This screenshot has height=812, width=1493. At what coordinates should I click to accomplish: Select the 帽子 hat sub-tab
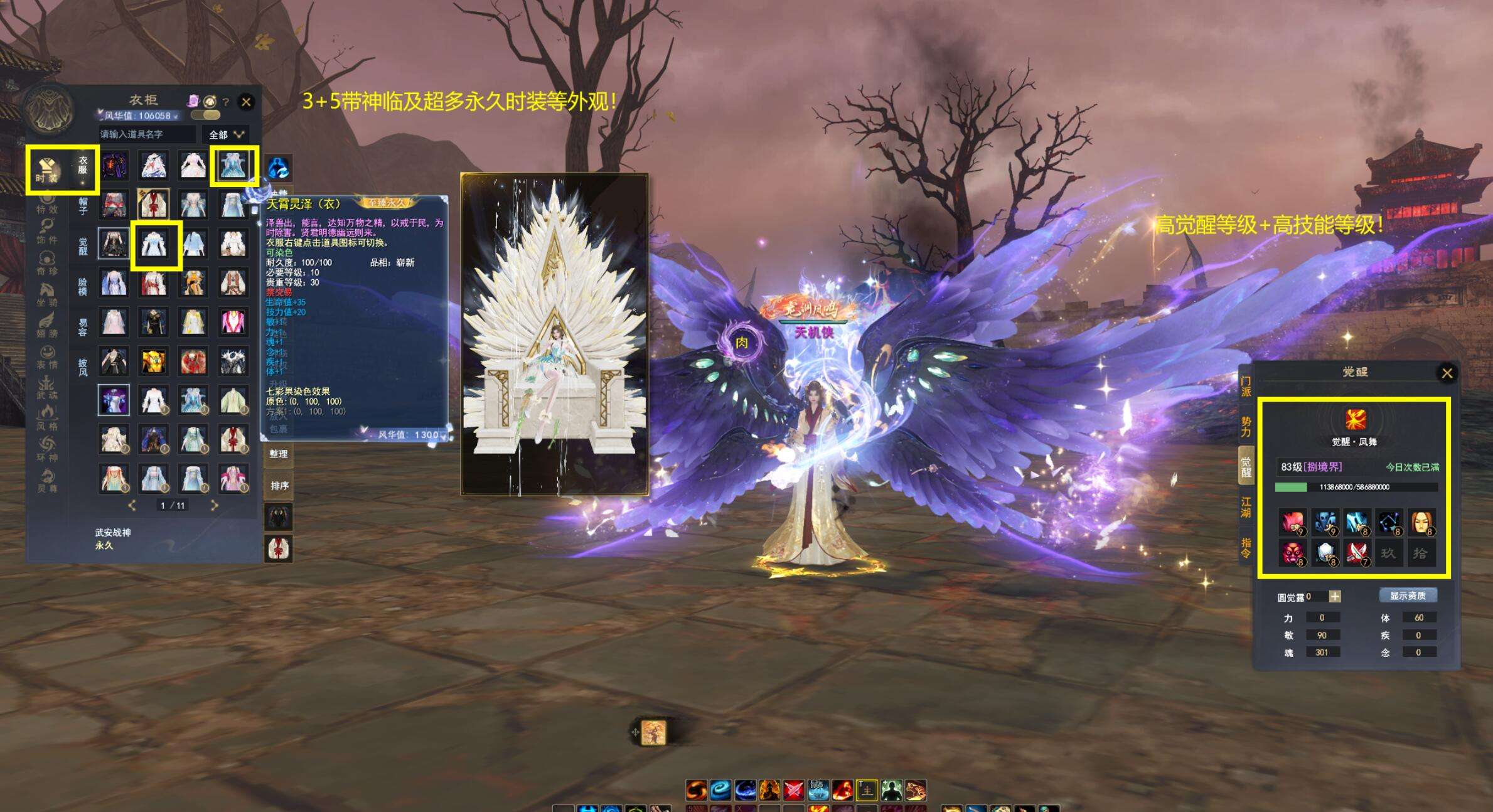(83, 206)
